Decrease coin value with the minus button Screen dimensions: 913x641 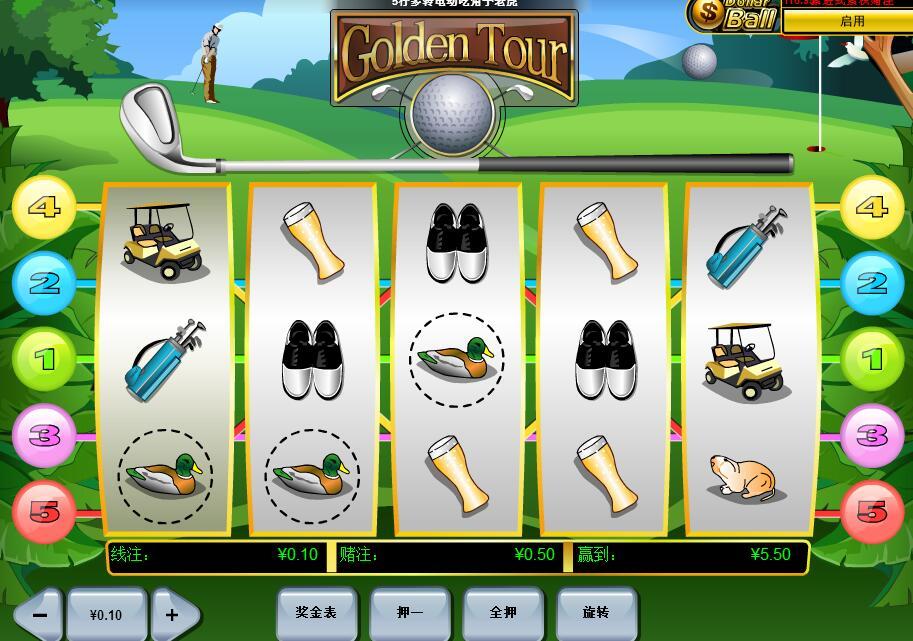(x=38, y=615)
